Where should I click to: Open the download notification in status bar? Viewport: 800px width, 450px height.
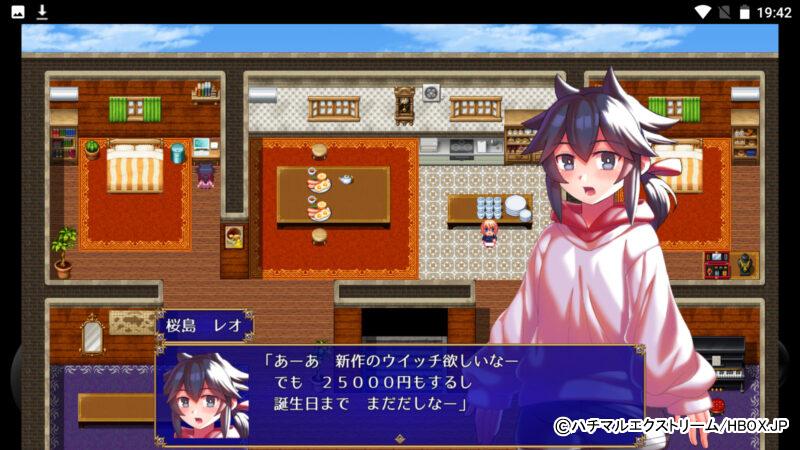(x=42, y=12)
